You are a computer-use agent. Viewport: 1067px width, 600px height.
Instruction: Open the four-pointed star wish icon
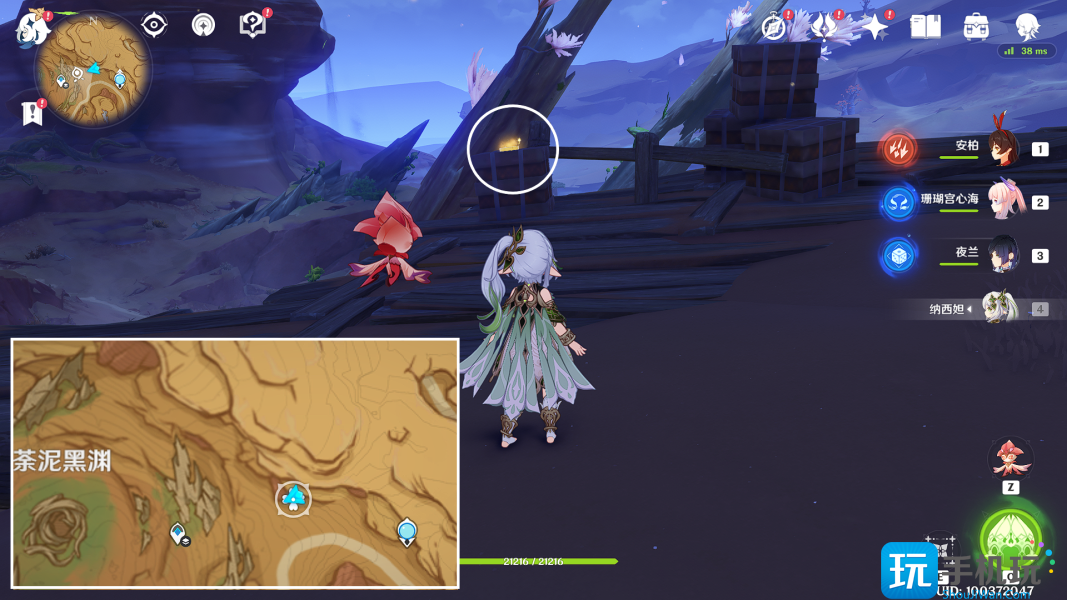(x=875, y=27)
